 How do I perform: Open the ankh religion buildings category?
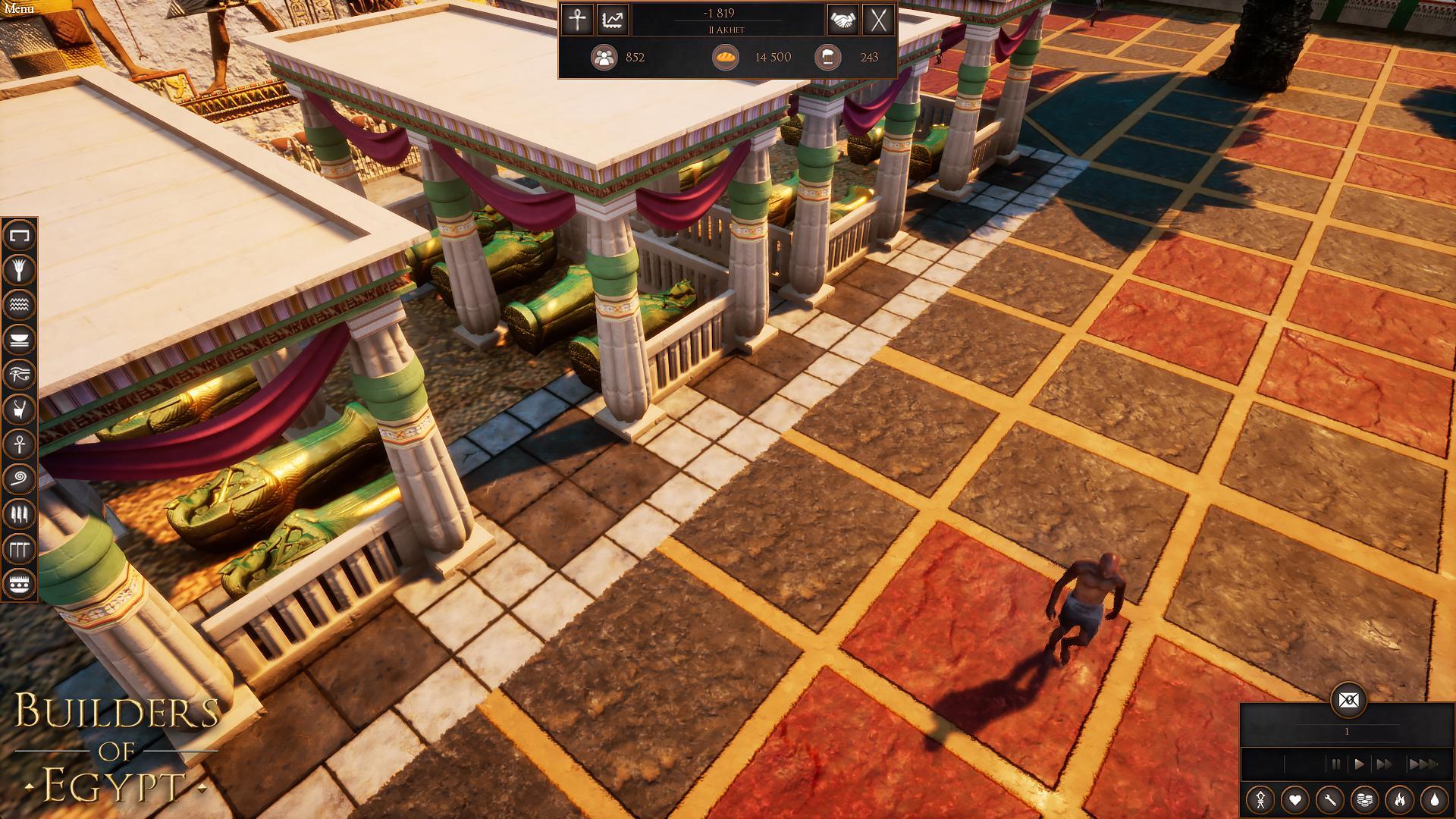(x=20, y=442)
